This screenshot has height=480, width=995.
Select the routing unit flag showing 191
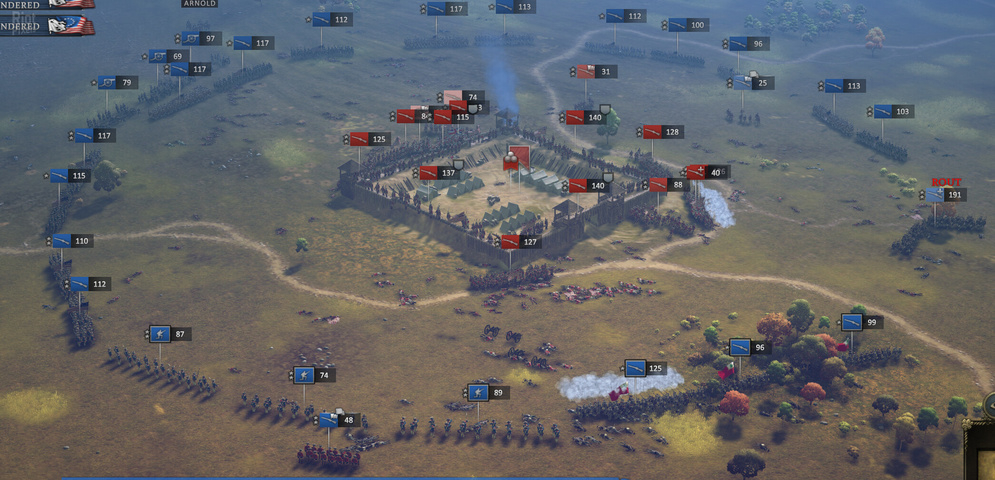(x=934, y=195)
